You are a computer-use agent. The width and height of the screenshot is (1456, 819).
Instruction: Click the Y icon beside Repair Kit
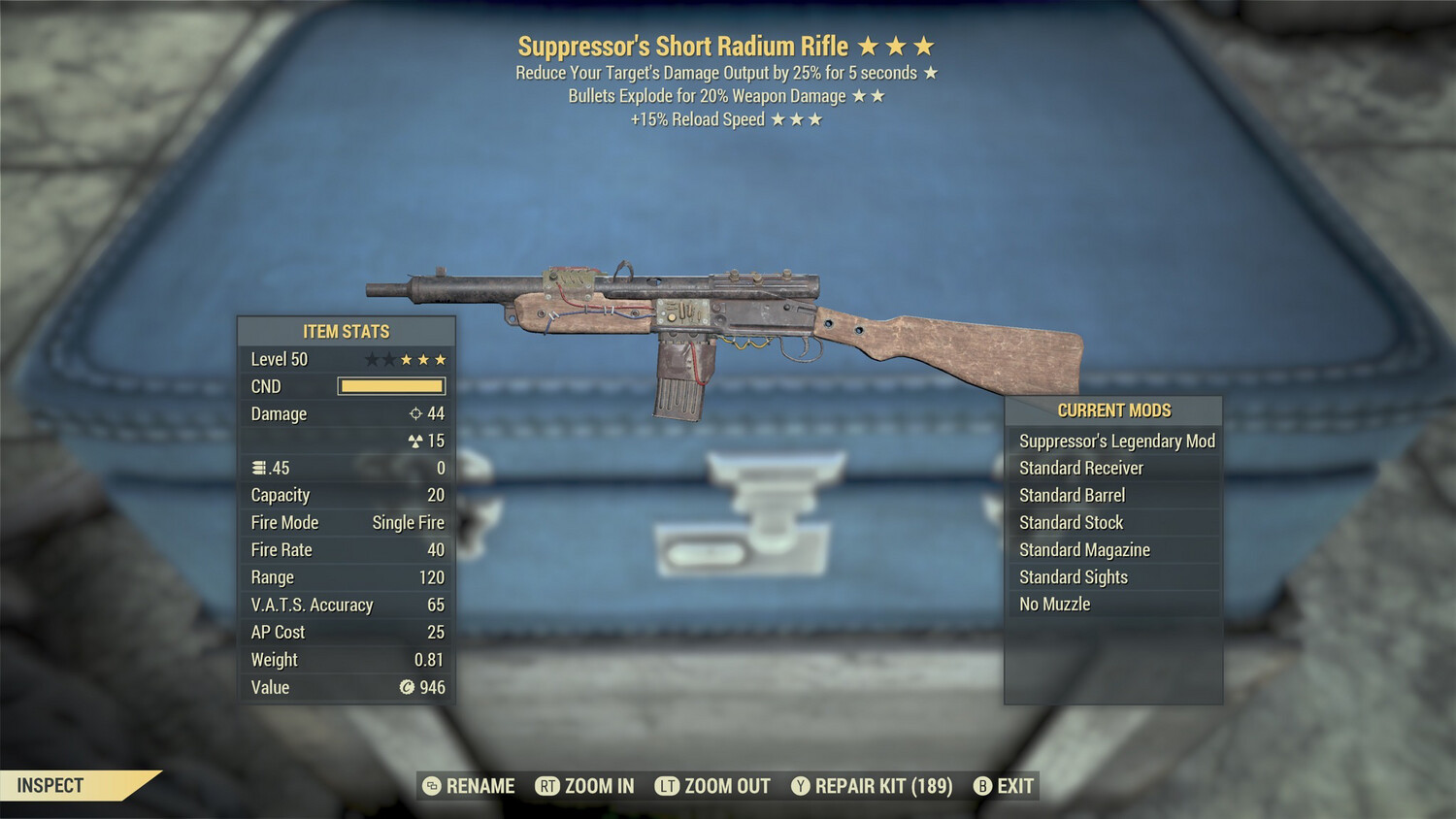(x=801, y=786)
